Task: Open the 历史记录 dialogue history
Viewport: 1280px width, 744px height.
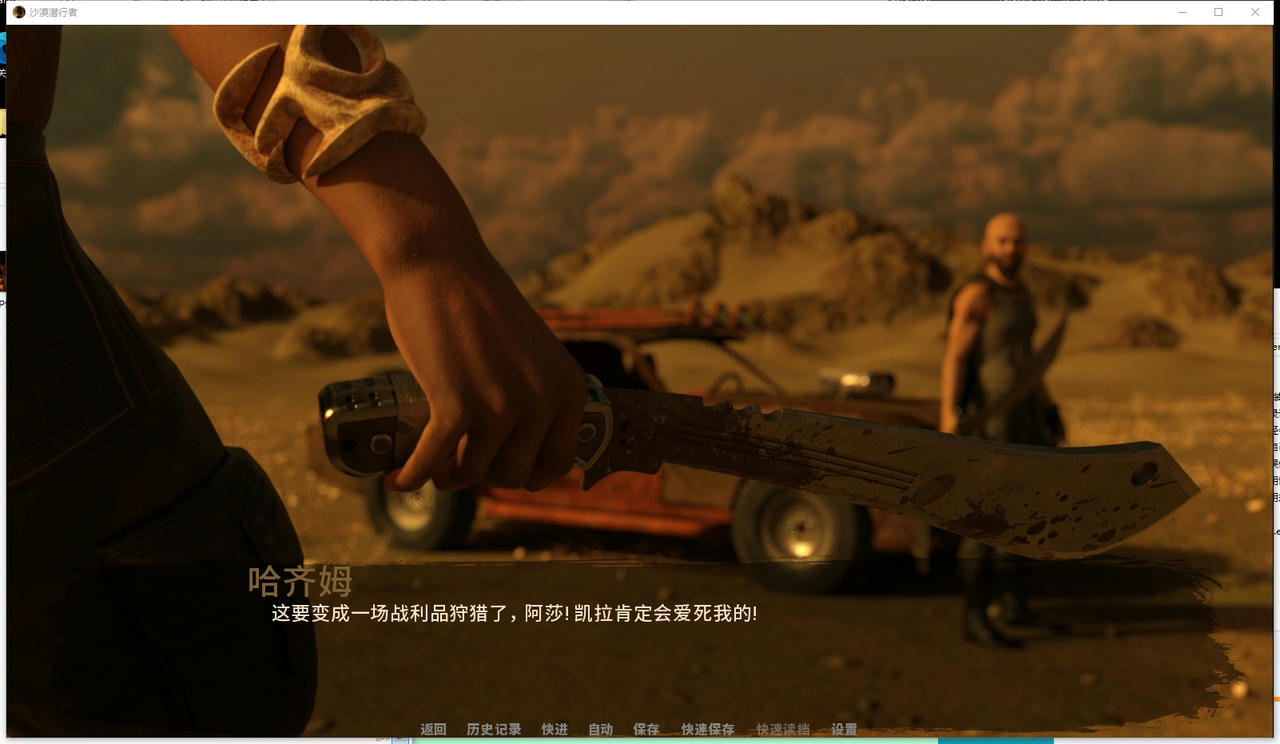Action: [x=493, y=729]
